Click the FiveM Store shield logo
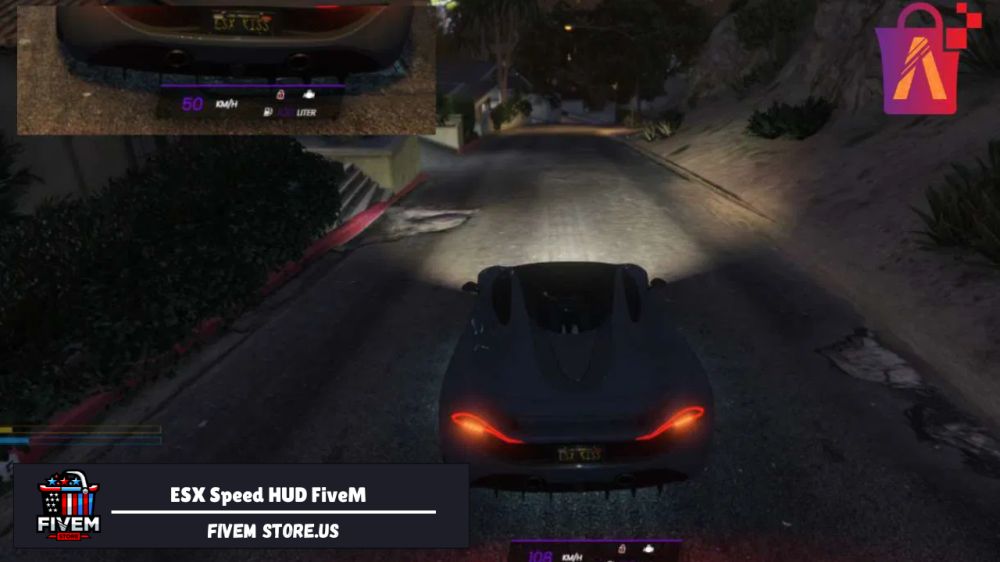This screenshot has height=562, width=1000. (x=68, y=505)
